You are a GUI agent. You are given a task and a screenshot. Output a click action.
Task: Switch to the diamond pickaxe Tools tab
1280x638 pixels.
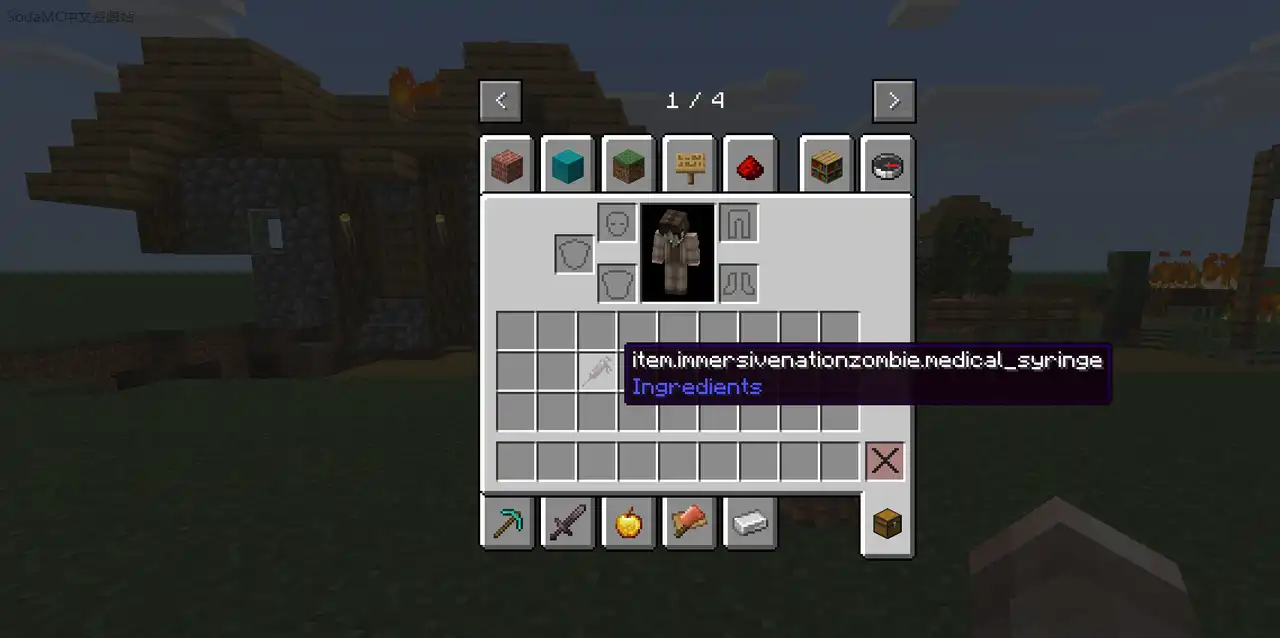click(507, 523)
